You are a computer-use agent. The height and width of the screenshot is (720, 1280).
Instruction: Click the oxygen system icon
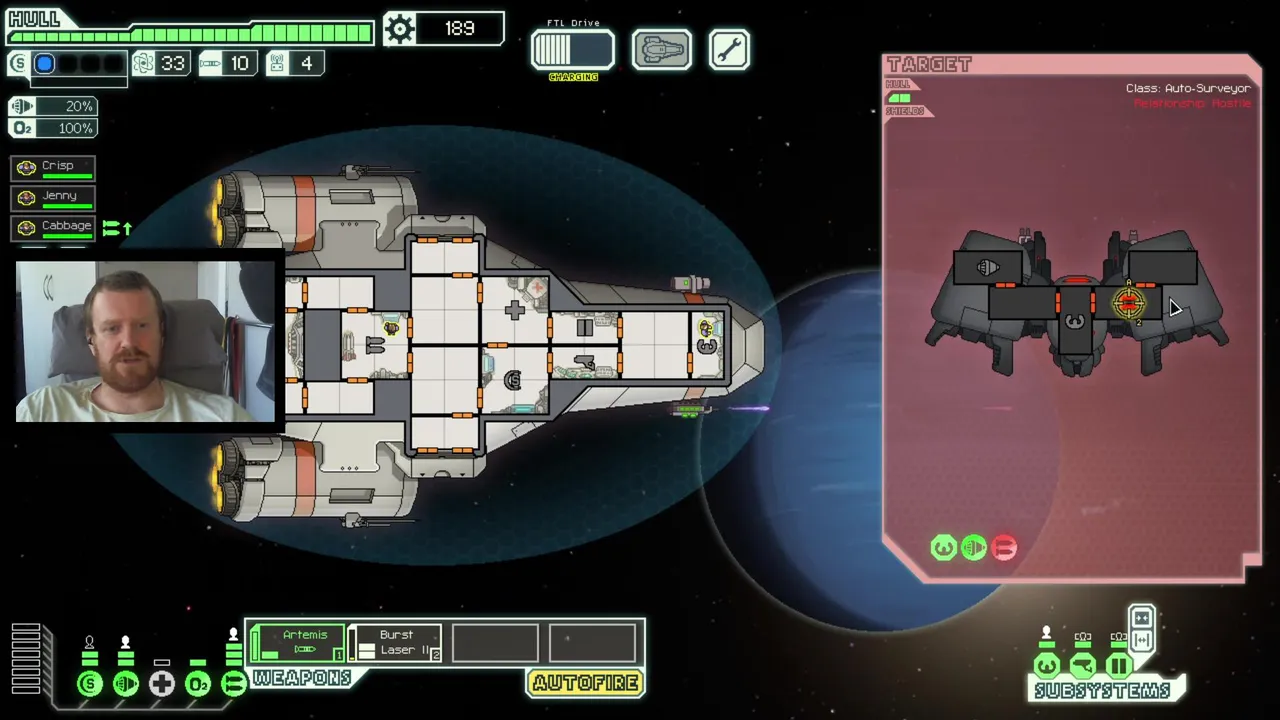198,684
